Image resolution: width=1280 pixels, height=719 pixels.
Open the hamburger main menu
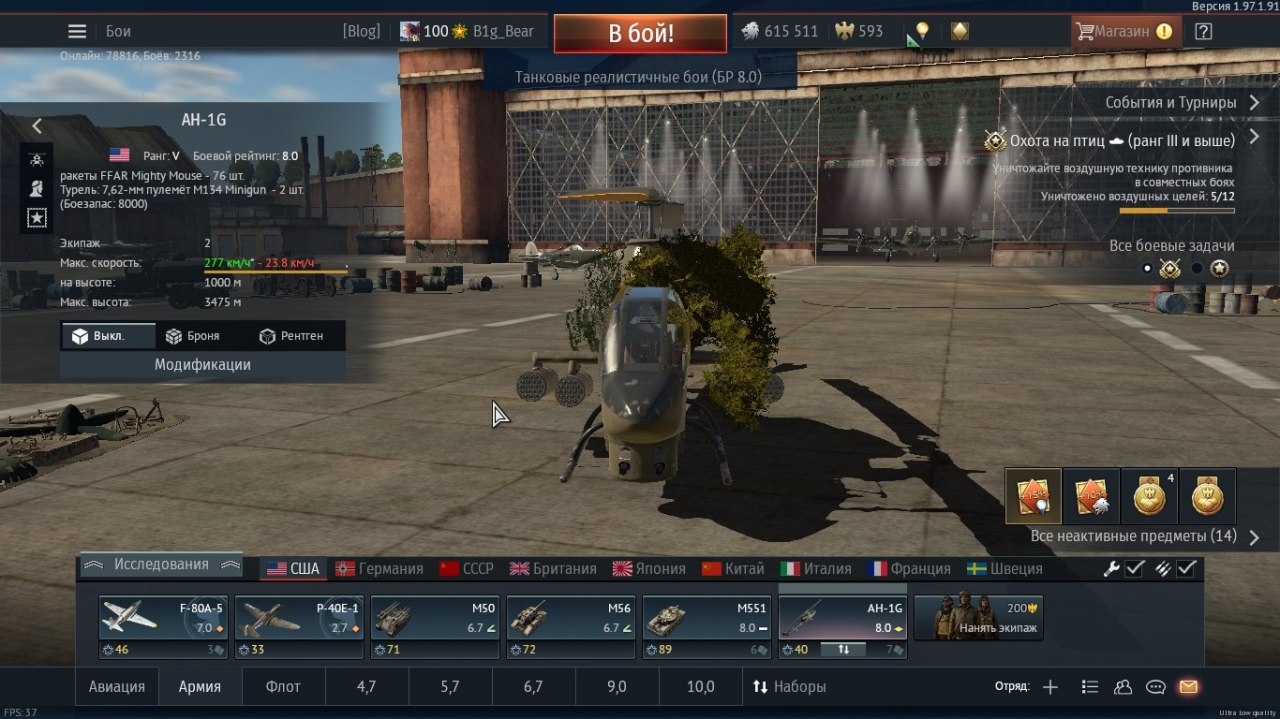tap(77, 31)
